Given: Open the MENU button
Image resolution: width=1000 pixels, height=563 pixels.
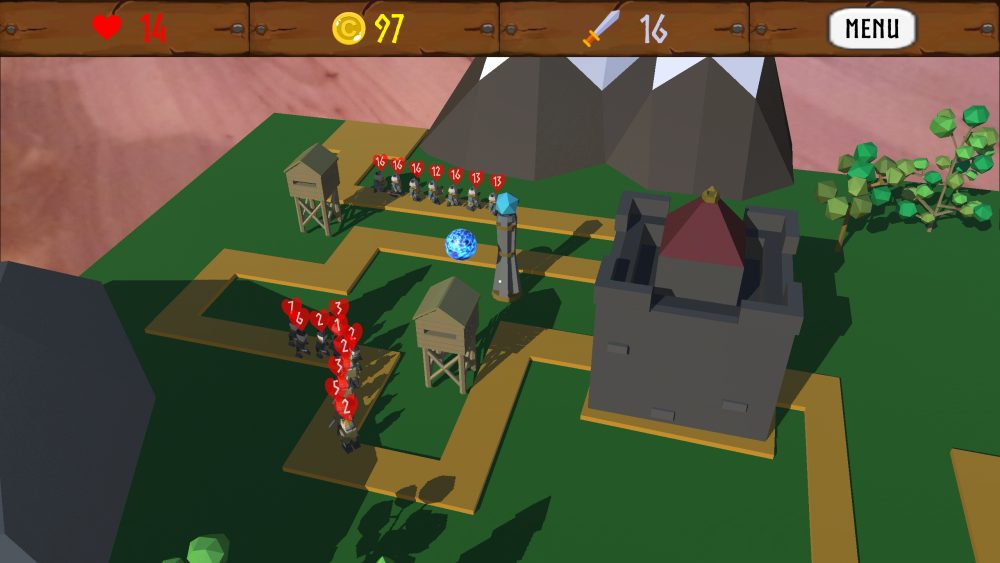Looking at the screenshot, I should tap(872, 28).
